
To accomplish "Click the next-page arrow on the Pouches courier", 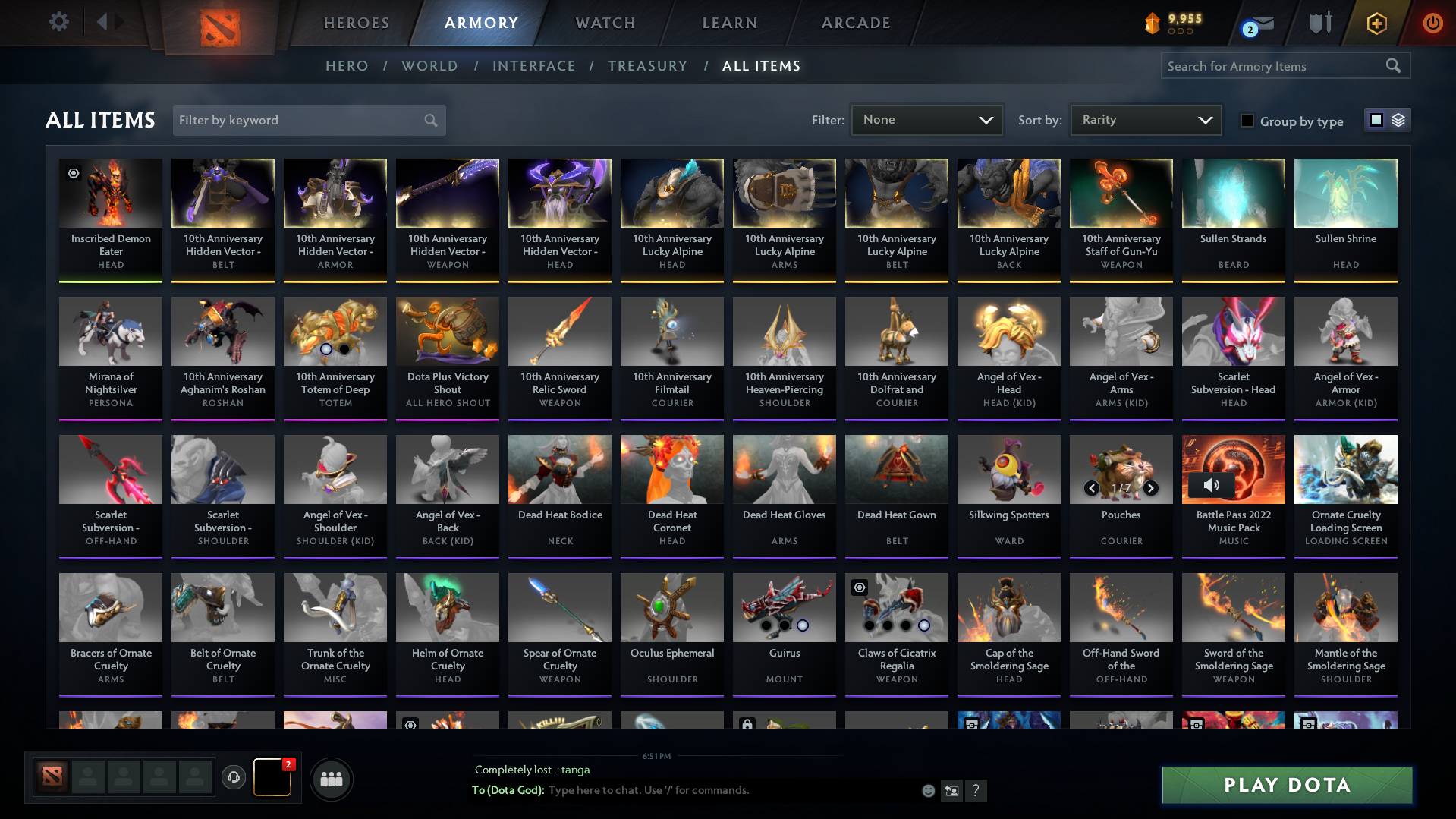I will 1151,488.
